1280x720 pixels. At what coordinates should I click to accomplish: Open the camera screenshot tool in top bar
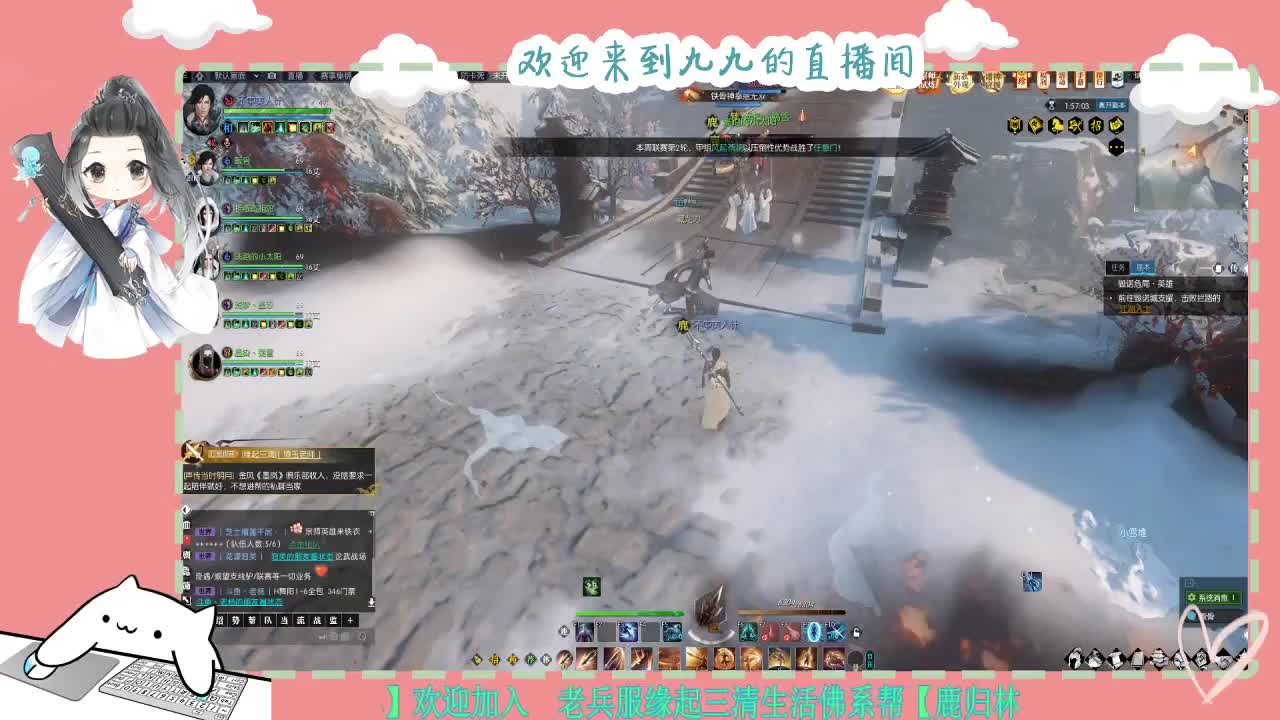pyautogui.click(x=272, y=75)
